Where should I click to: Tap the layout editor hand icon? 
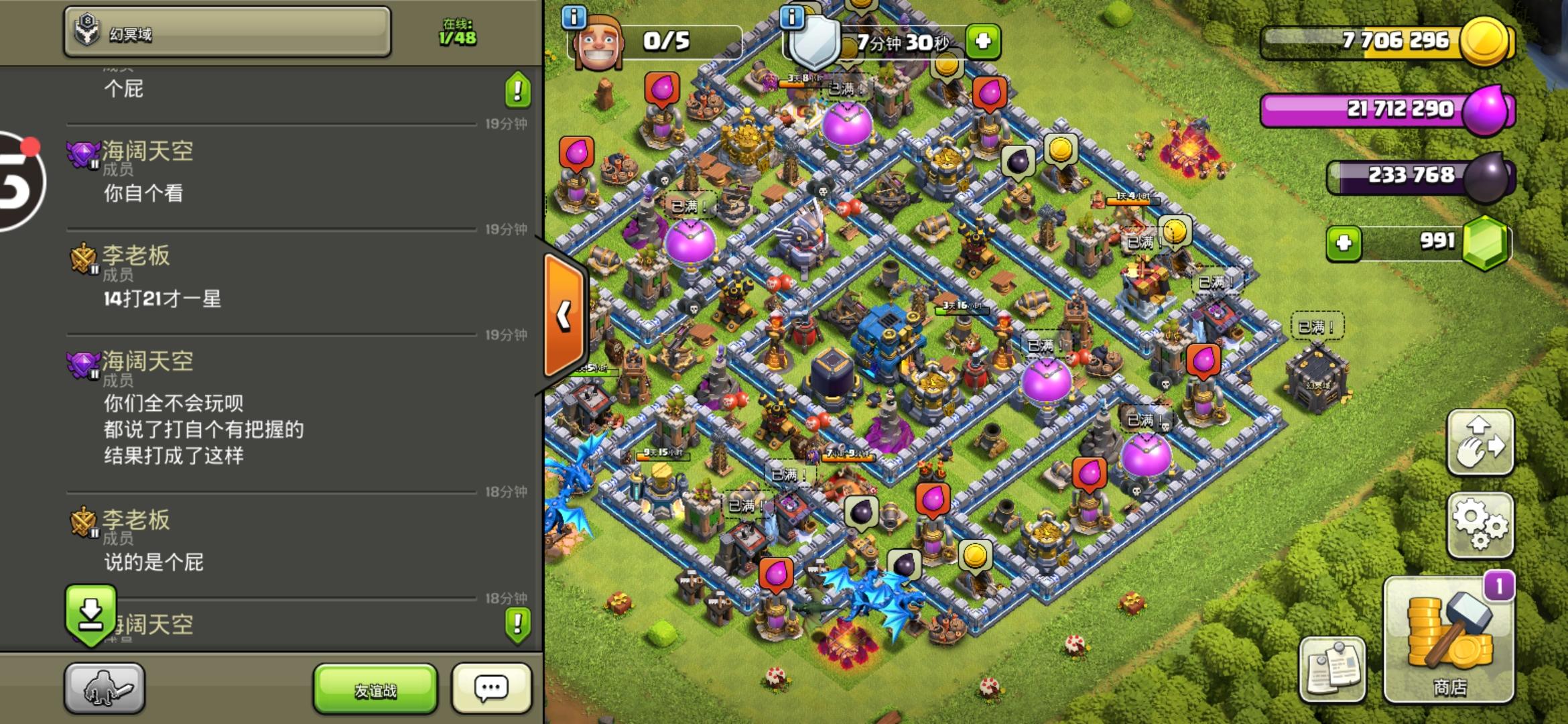pyautogui.click(x=1481, y=442)
